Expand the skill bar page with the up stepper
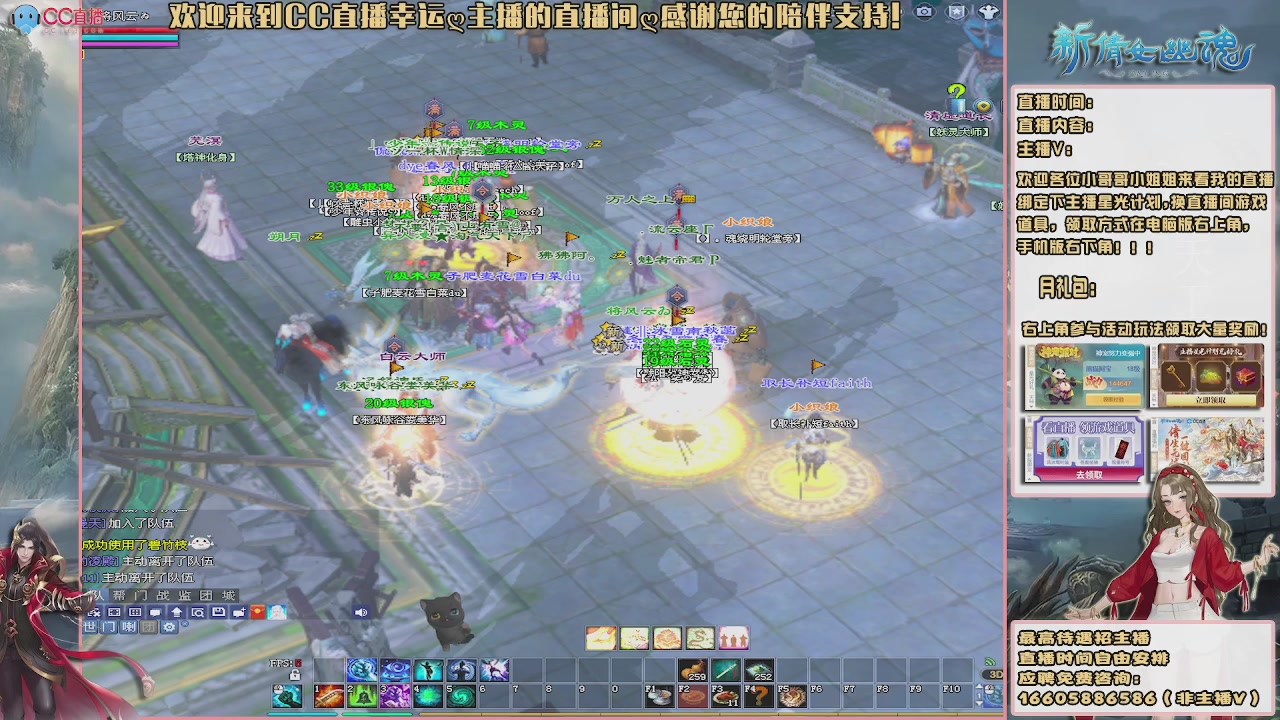Viewport: 1280px width, 720px height. [979, 685]
